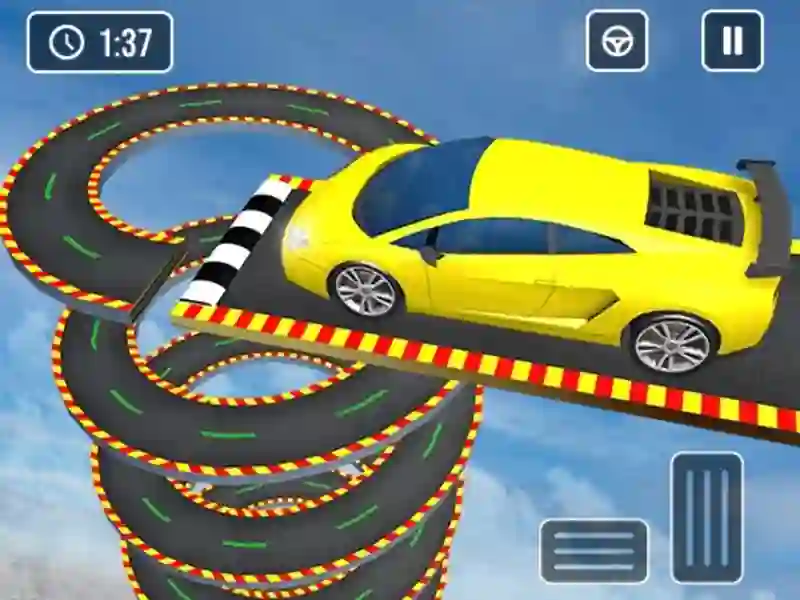Viewport: 800px width, 600px height.
Task: Pause the game
Action: point(732,41)
